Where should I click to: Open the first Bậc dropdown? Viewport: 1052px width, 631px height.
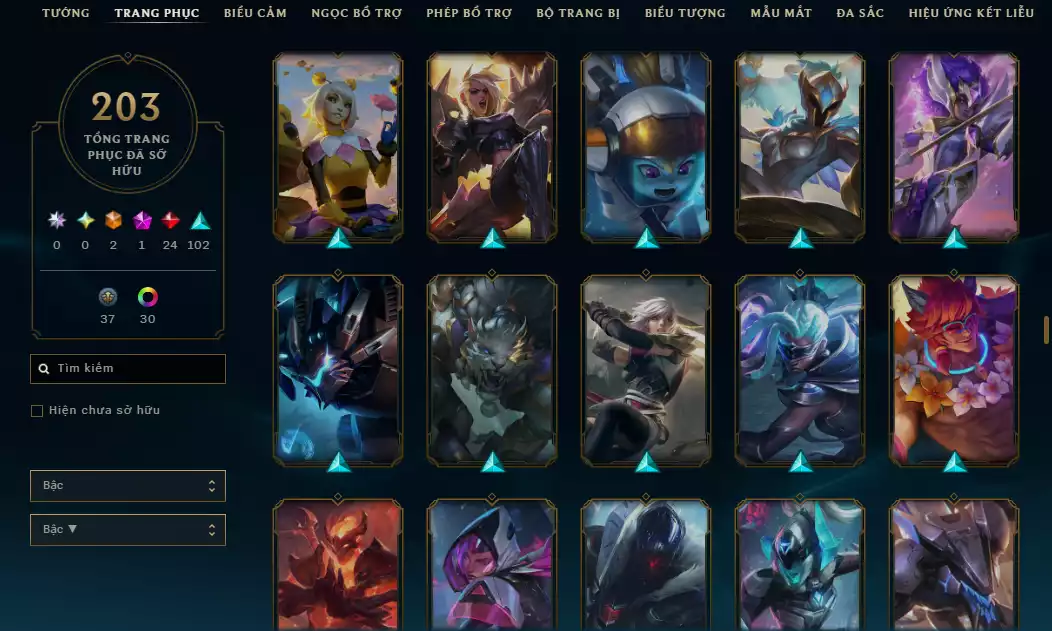click(128, 486)
